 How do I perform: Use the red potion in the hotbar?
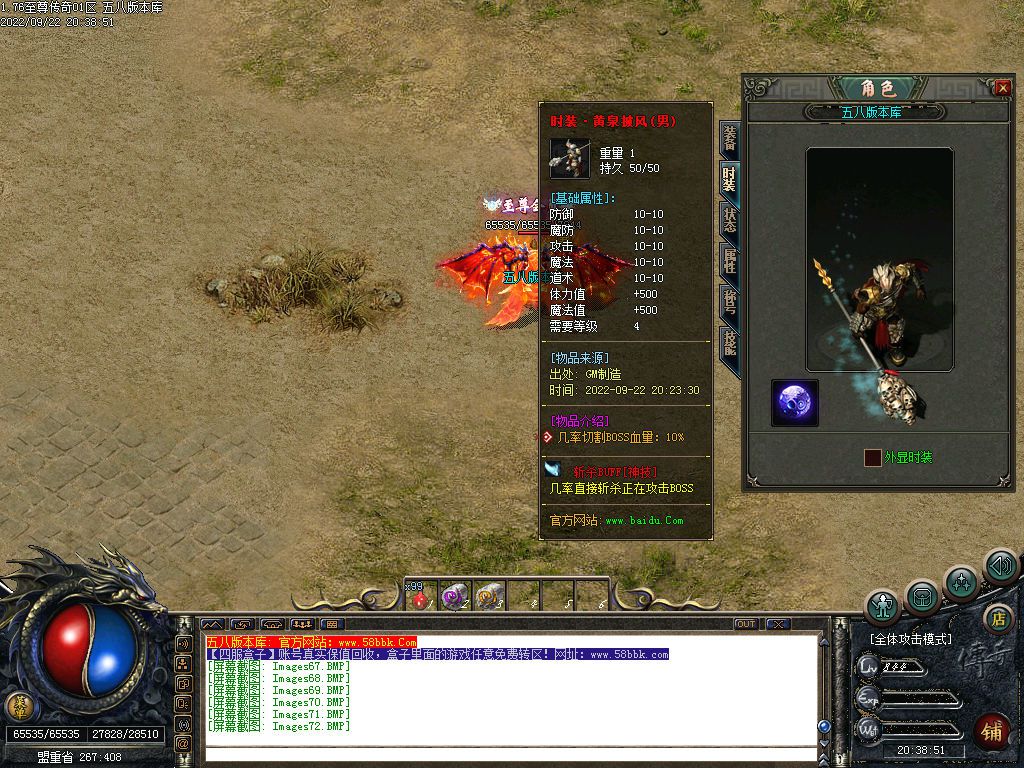point(421,598)
